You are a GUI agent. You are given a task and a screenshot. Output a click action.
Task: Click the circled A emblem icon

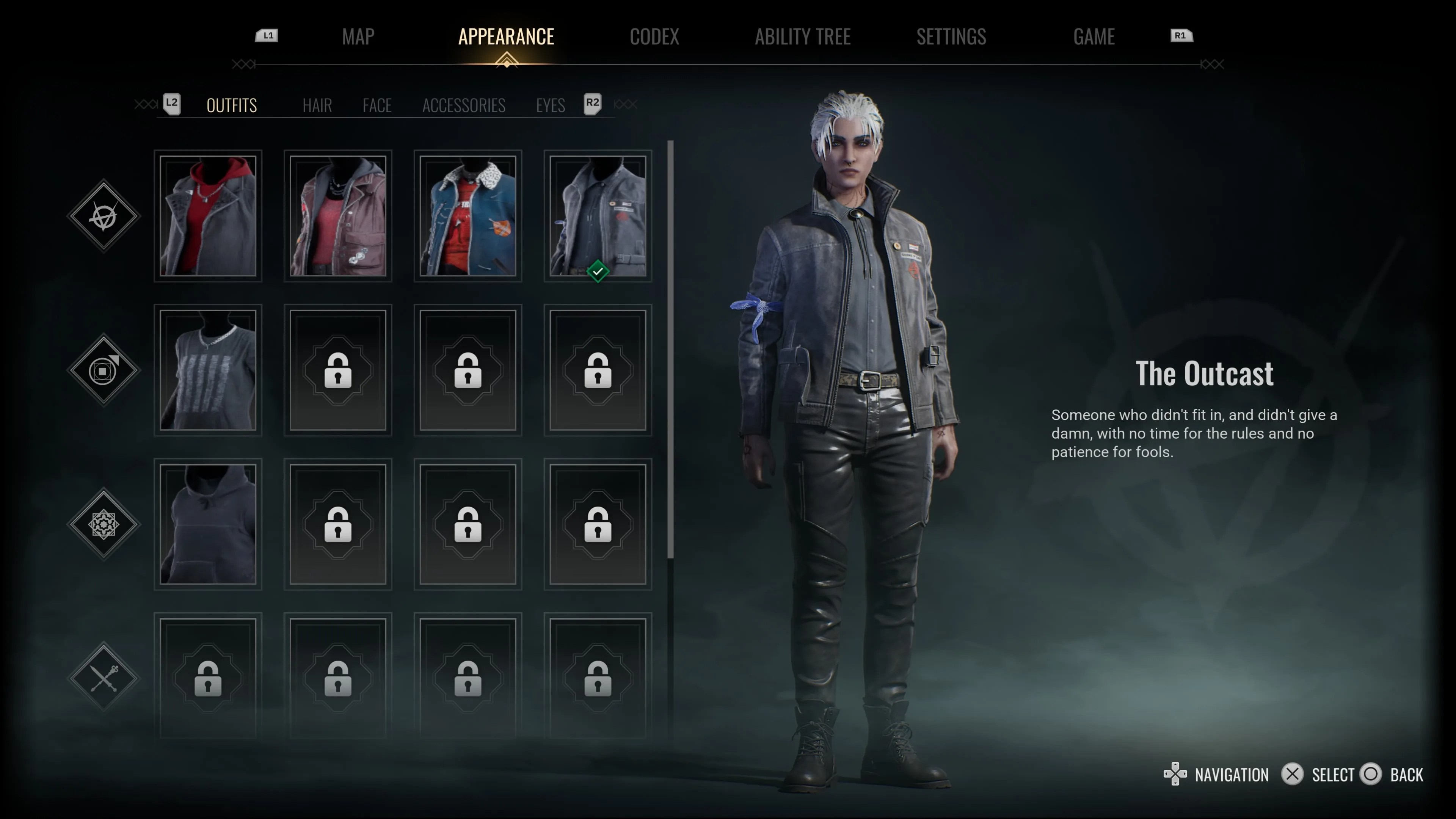pyautogui.click(x=104, y=215)
